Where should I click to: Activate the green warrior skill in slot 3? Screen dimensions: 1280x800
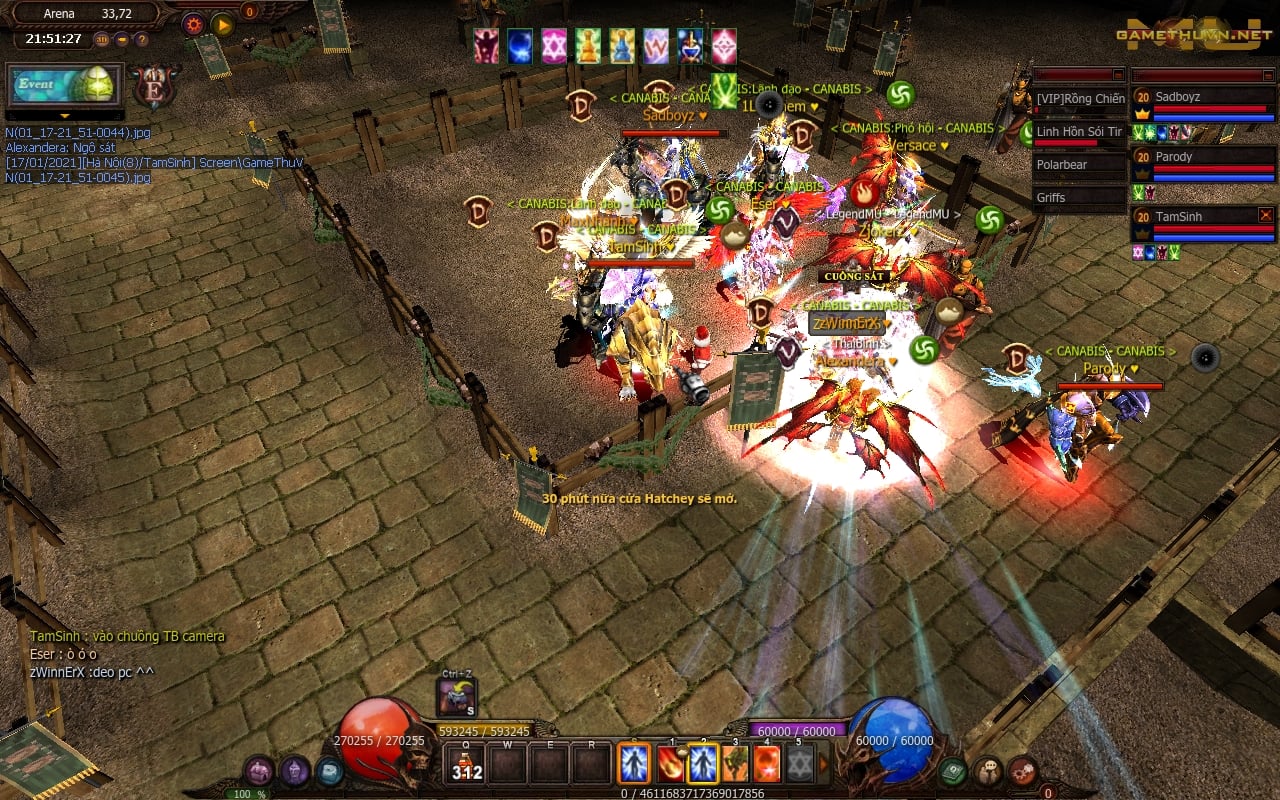point(736,764)
